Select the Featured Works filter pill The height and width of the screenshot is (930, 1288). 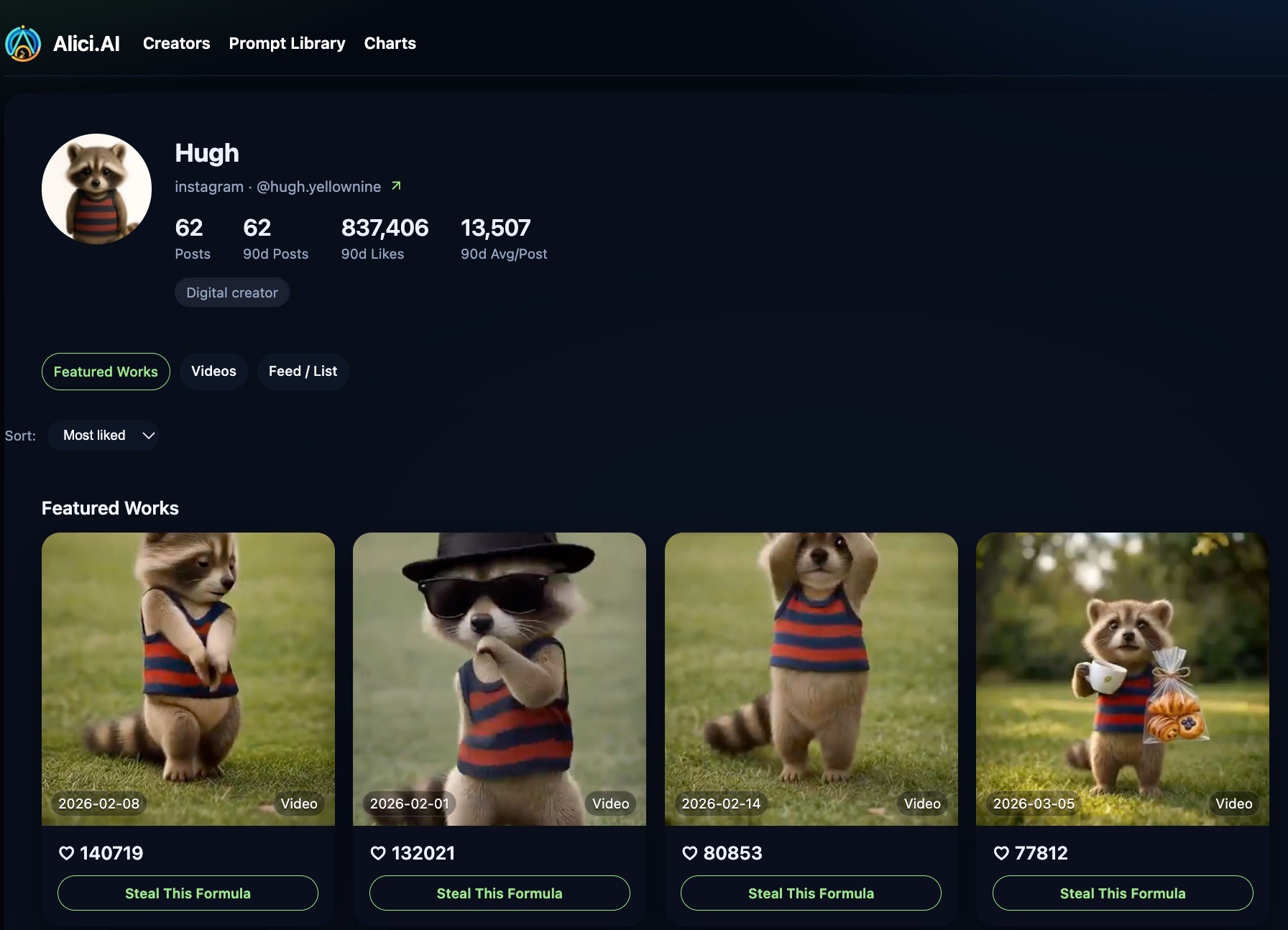pos(106,372)
